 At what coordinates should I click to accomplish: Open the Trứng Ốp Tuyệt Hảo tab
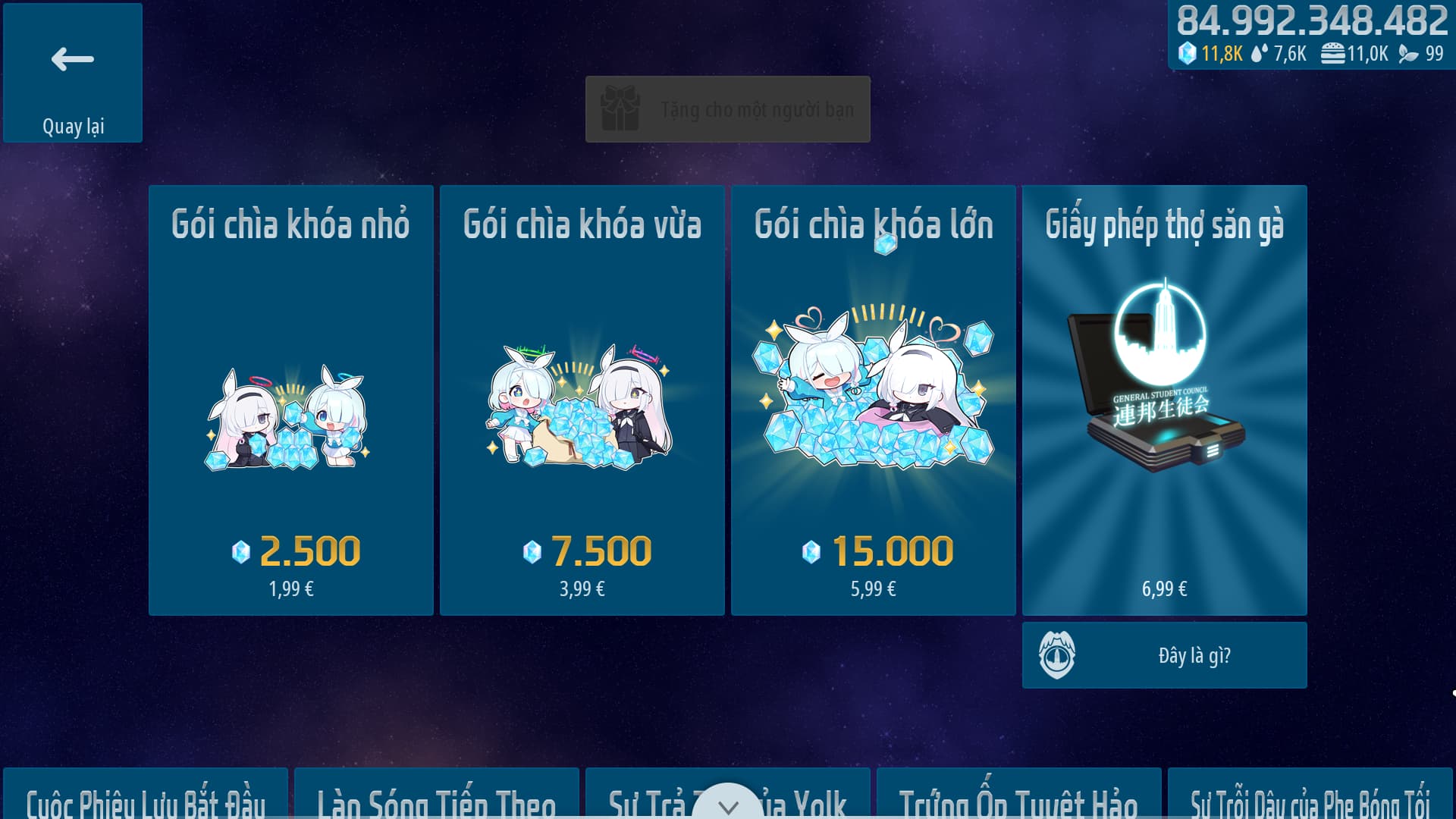(x=1018, y=798)
